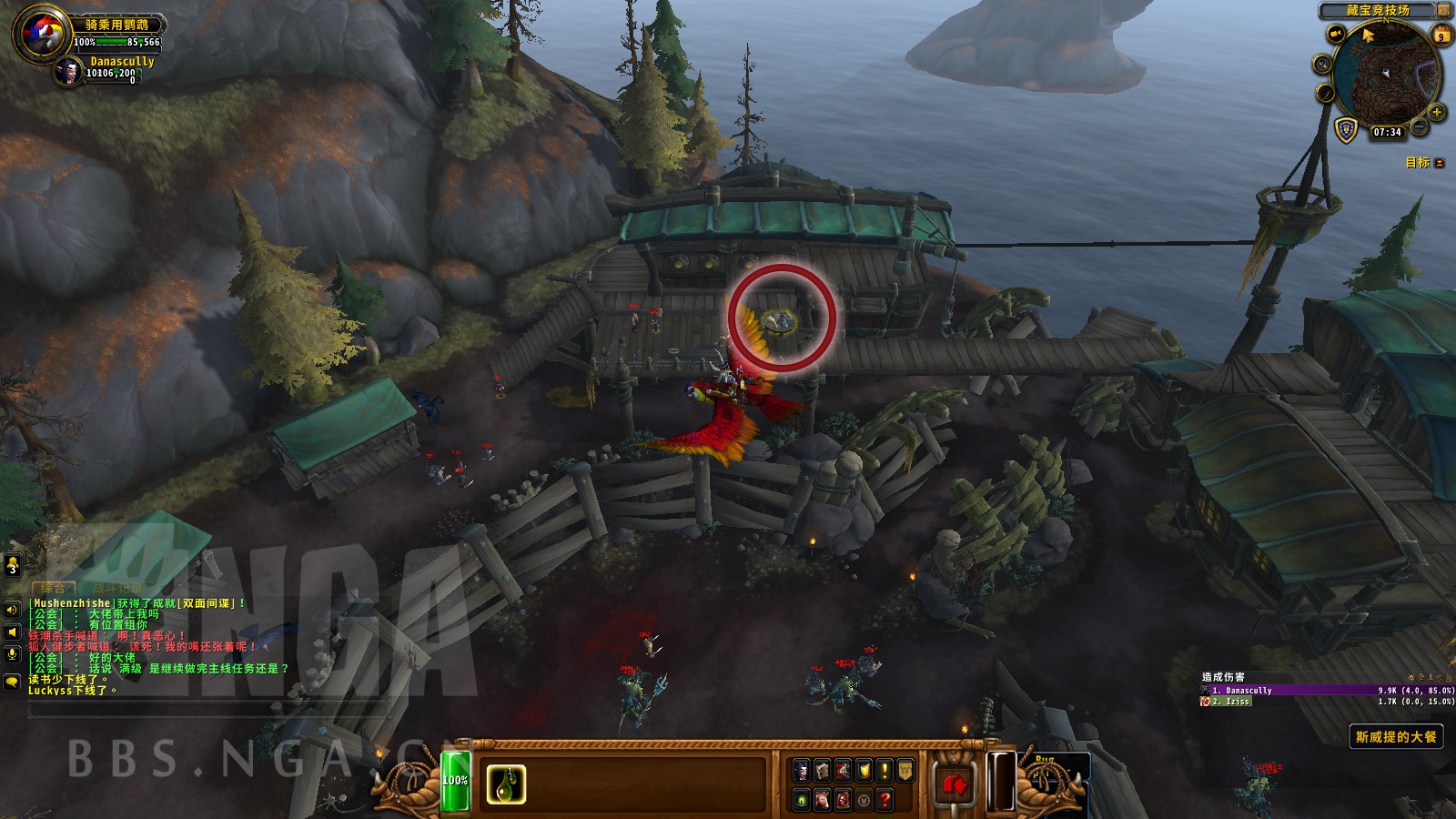The width and height of the screenshot is (1456, 819).
Task: Open the calendar showing day 9
Action: 1441,36
